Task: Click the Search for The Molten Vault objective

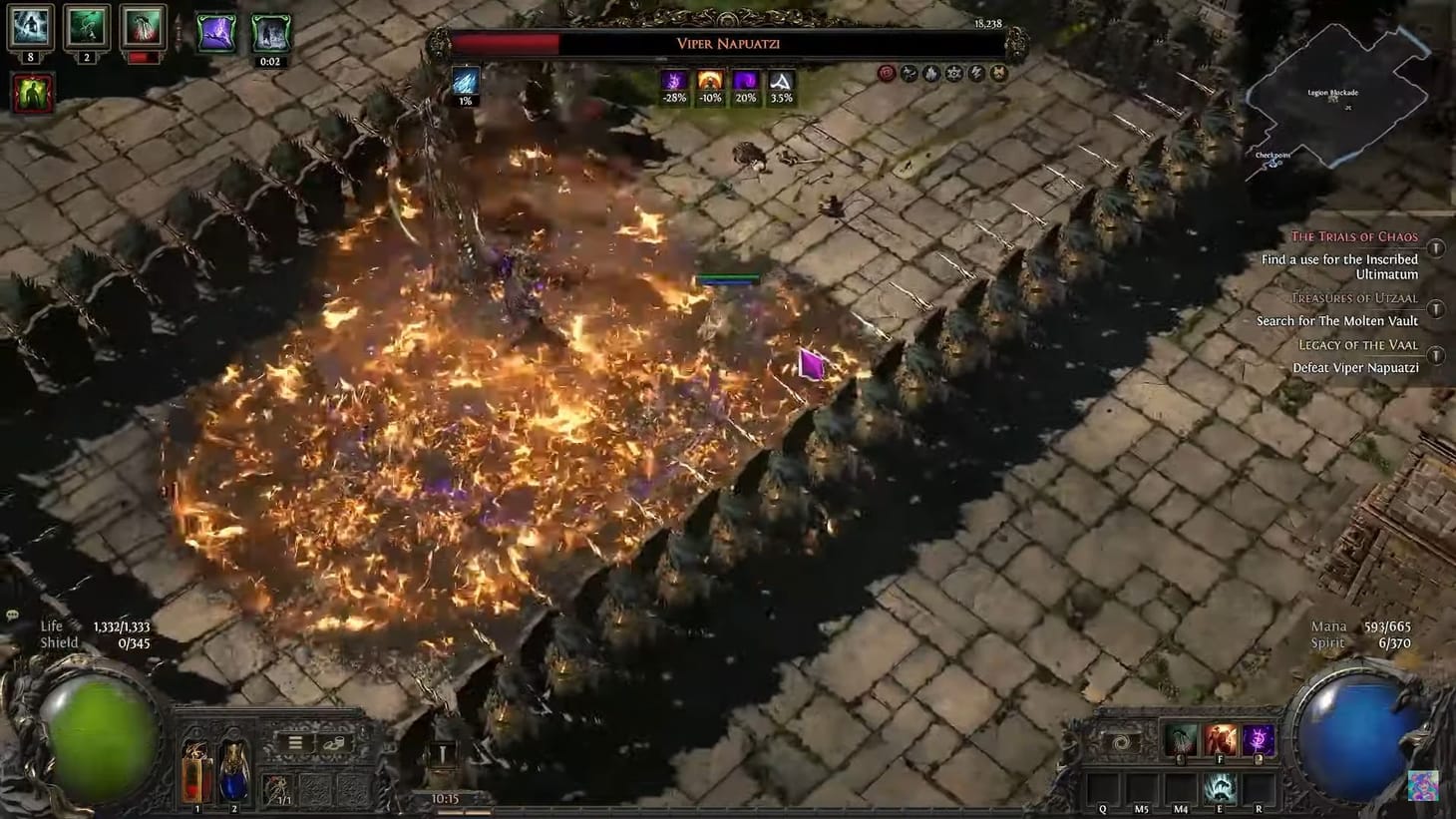Action: (1338, 320)
